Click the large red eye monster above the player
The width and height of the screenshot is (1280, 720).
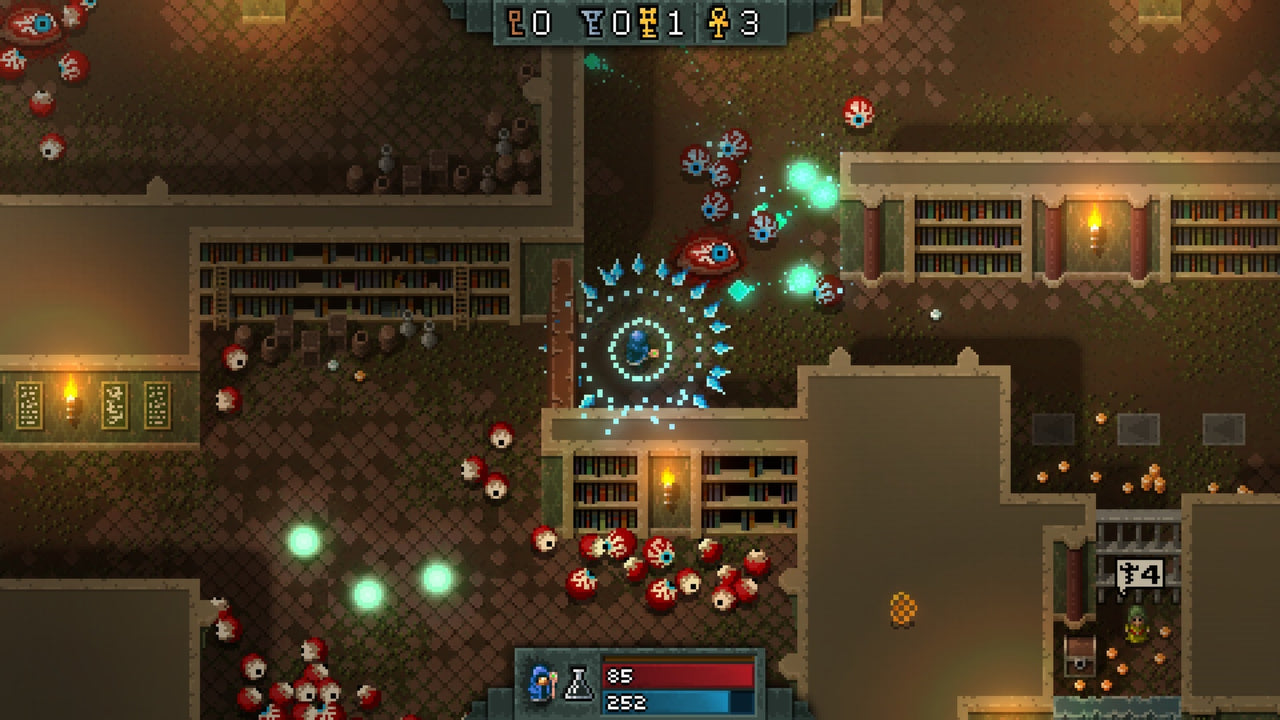click(712, 253)
